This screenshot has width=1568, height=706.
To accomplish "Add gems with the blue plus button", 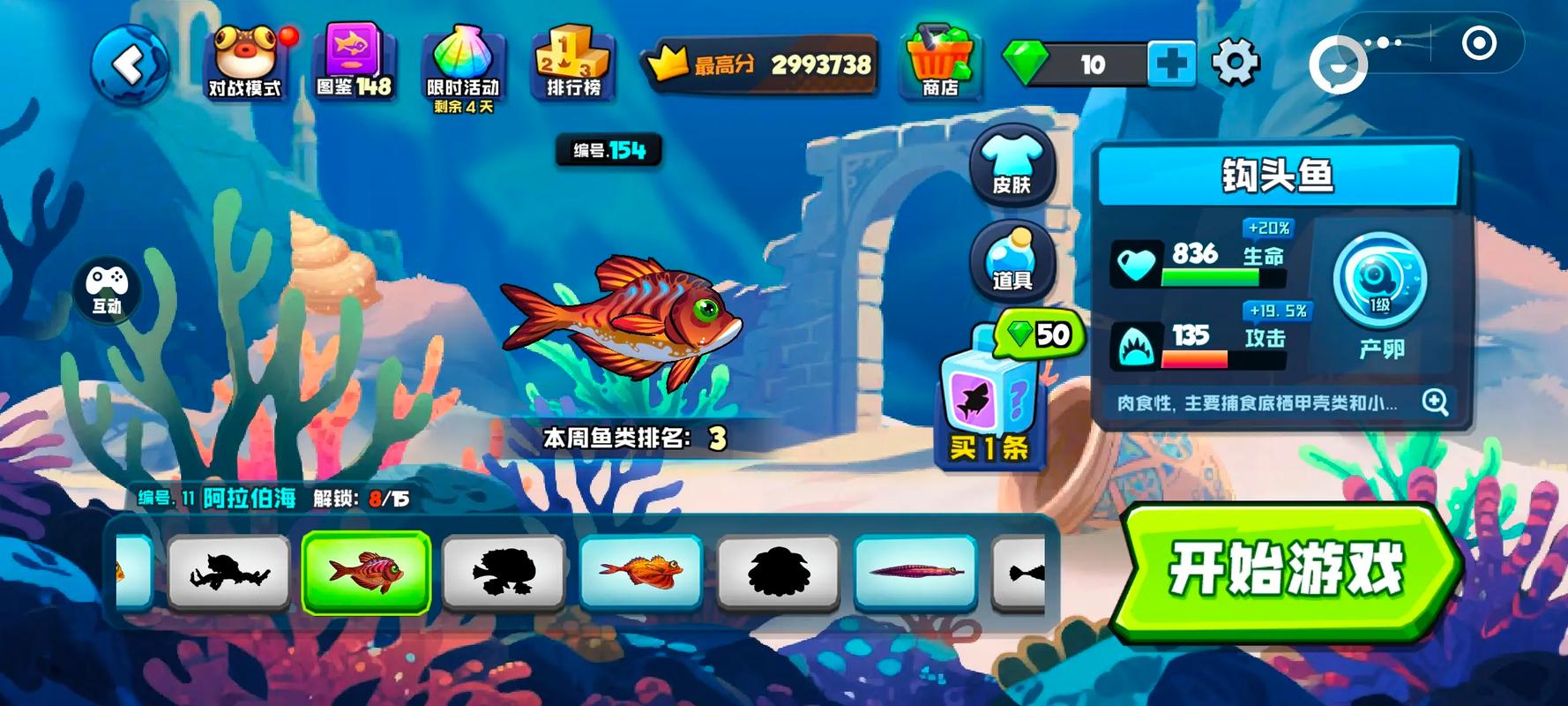I will pos(1171,64).
